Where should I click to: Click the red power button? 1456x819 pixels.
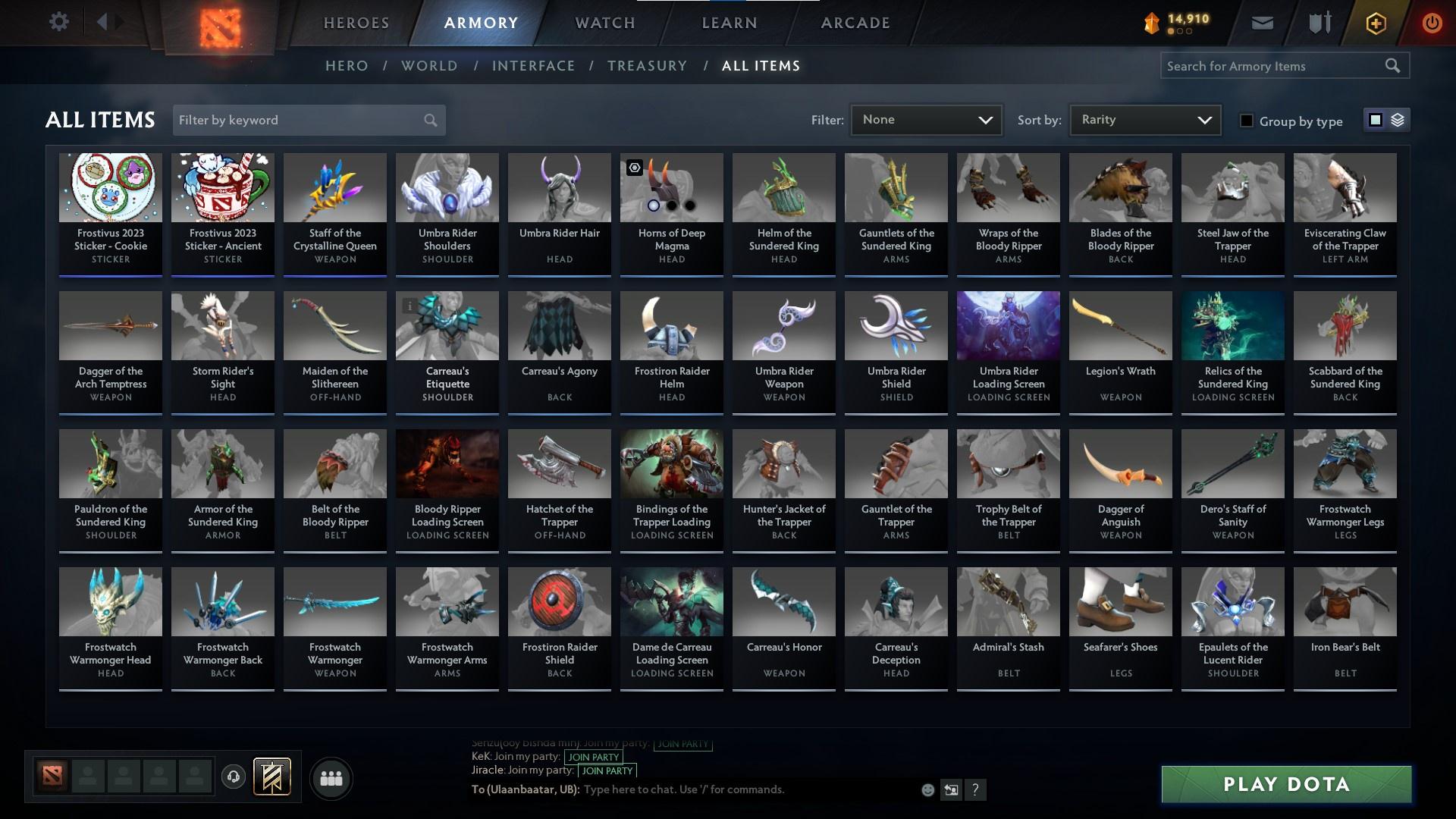pyautogui.click(x=1432, y=22)
